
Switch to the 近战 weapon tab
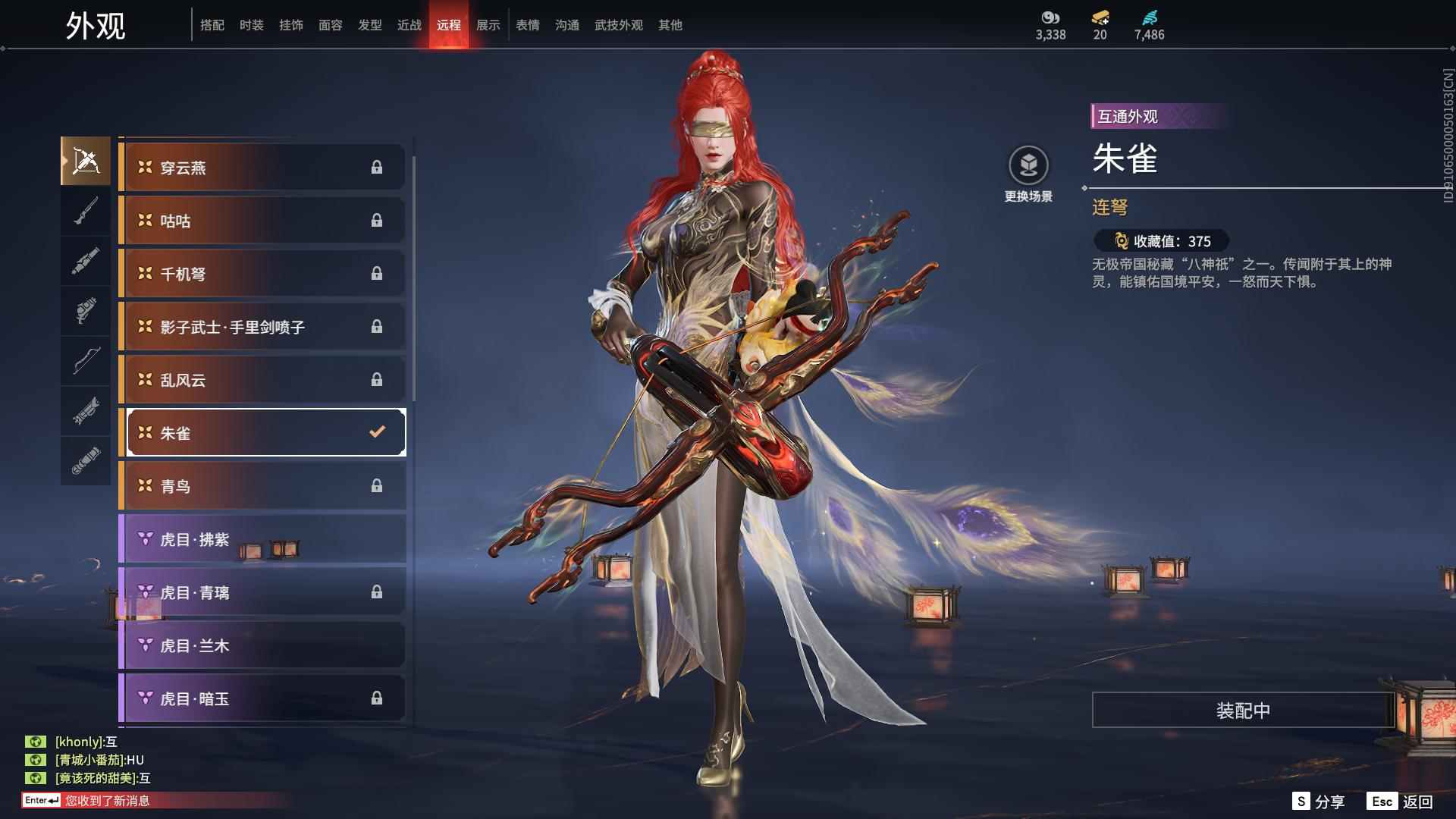pos(409,25)
